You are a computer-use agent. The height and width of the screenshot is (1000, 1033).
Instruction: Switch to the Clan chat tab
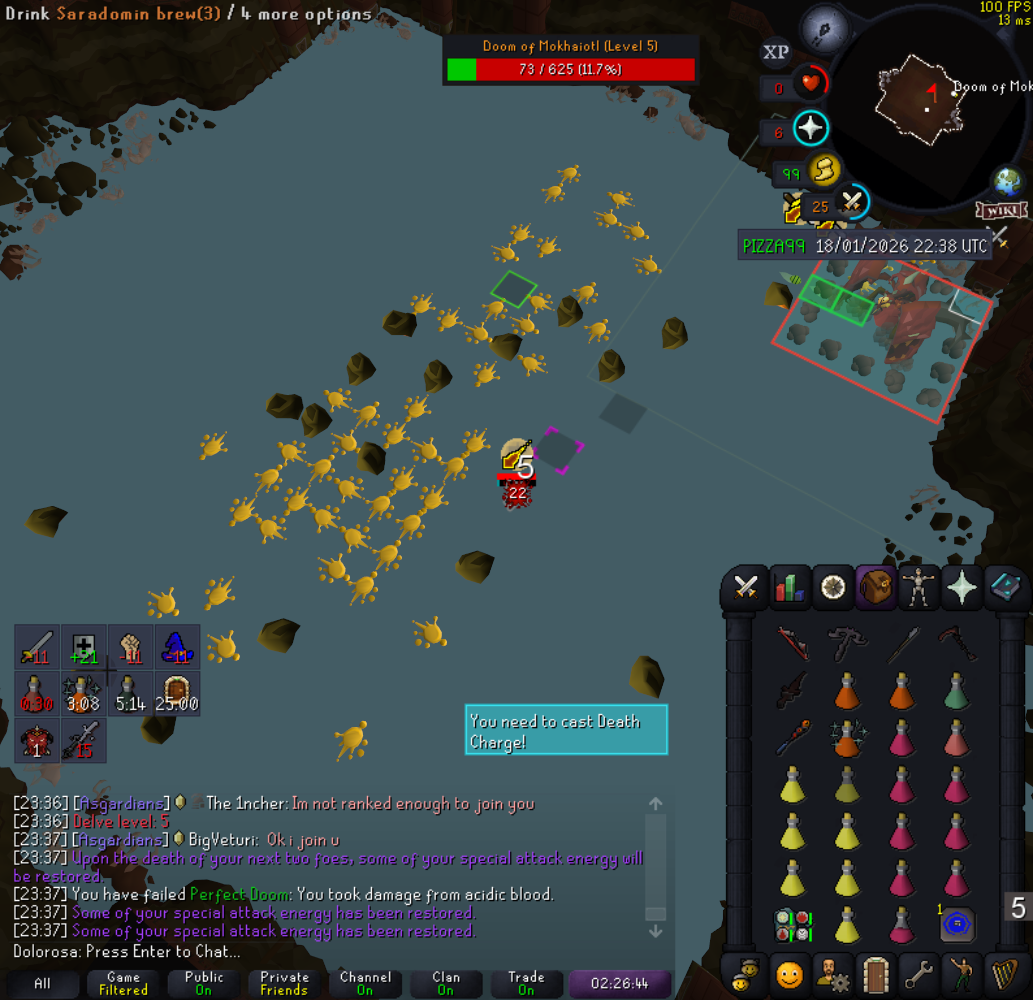[446, 983]
